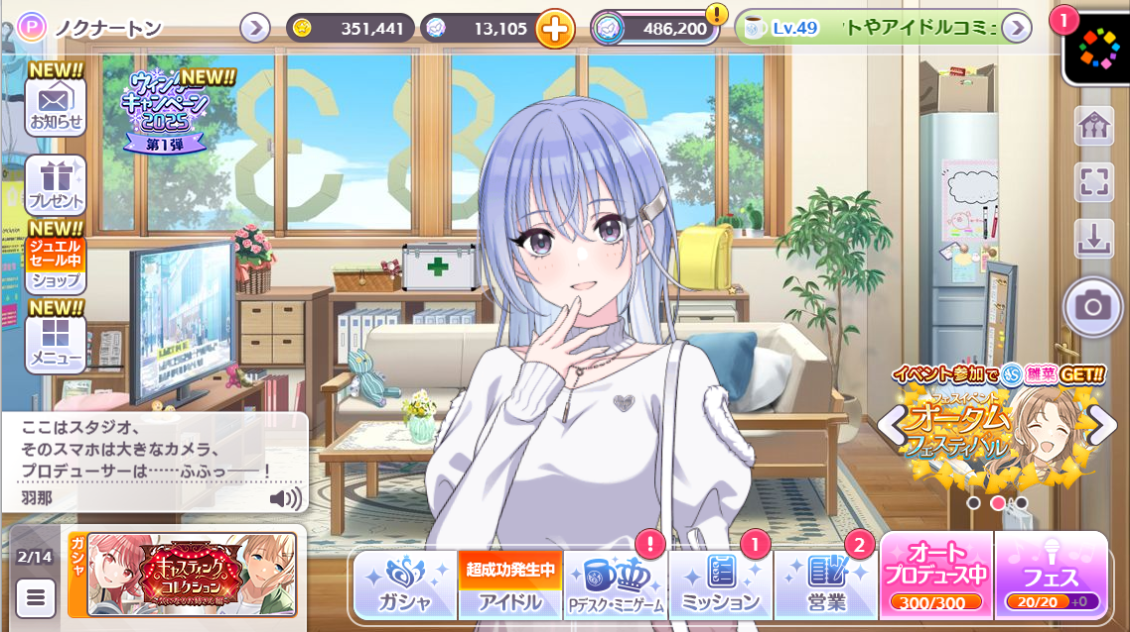1130x632 pixels.
Task: Tap the building home icon
Action: point(1094,126)
